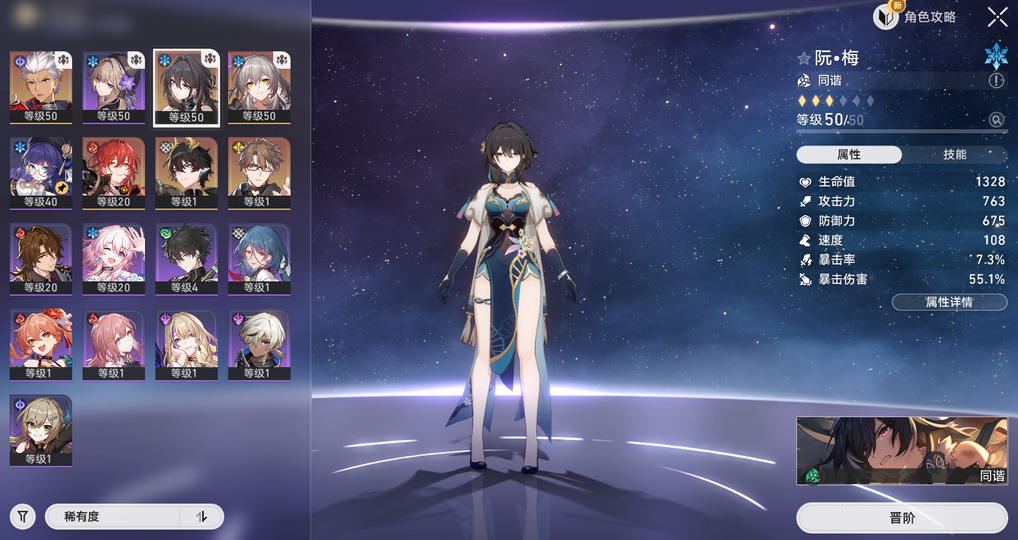Open the 角色攻略 character guide
Screen dimensions: 1018x540
(915, 16)
